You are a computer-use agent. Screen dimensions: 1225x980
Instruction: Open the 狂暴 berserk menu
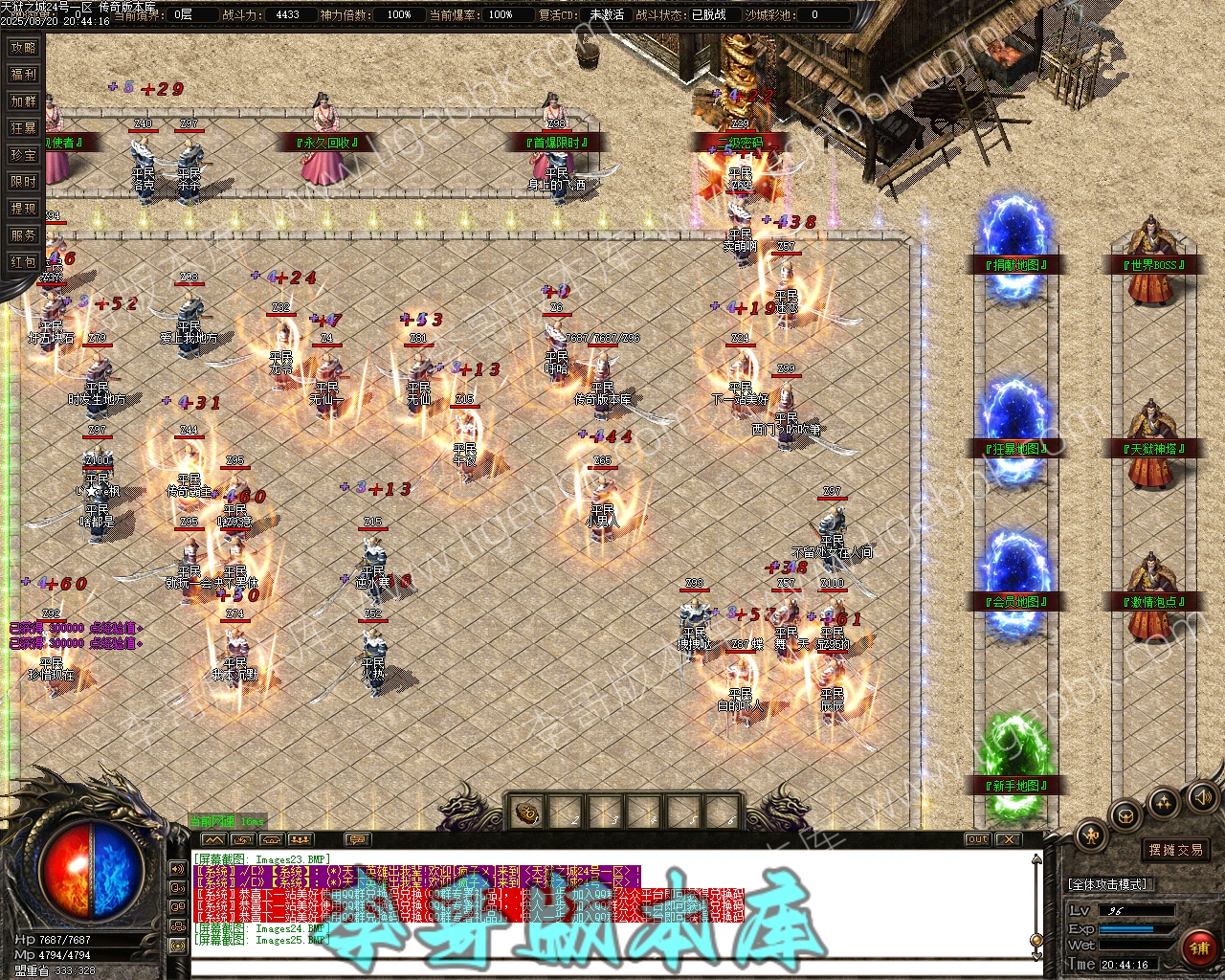pos(23,128)
